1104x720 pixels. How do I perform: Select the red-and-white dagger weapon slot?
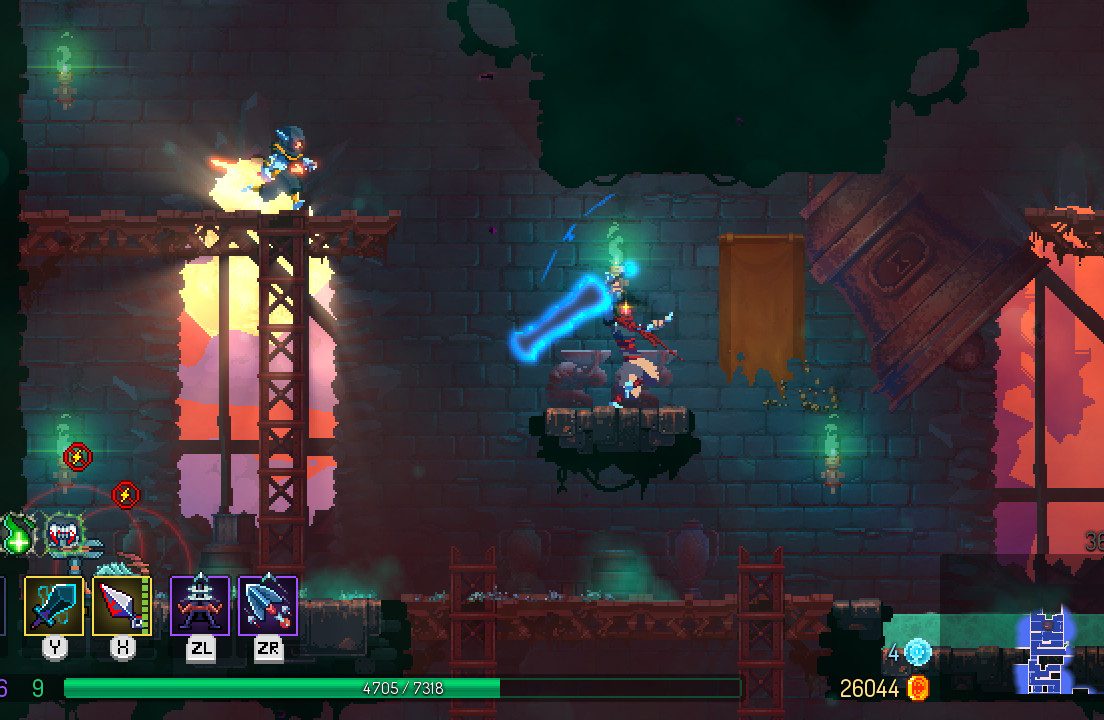pos(122,605)
